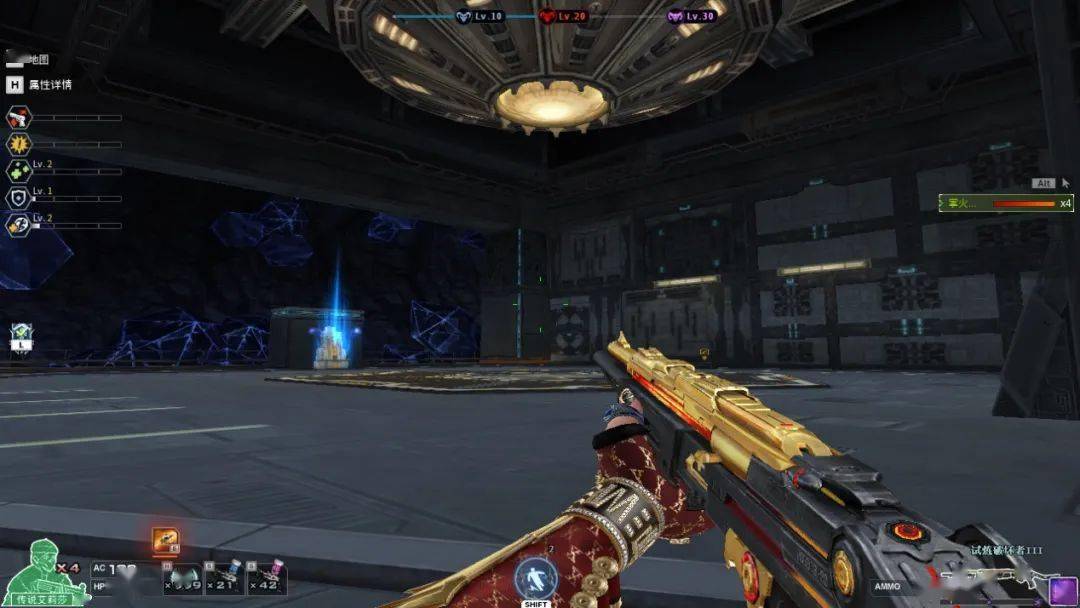The image size is (1080, 608).
Task: Activate the round blue sprint skill icon
Action: pyautogui.click(x=536, y=579)
